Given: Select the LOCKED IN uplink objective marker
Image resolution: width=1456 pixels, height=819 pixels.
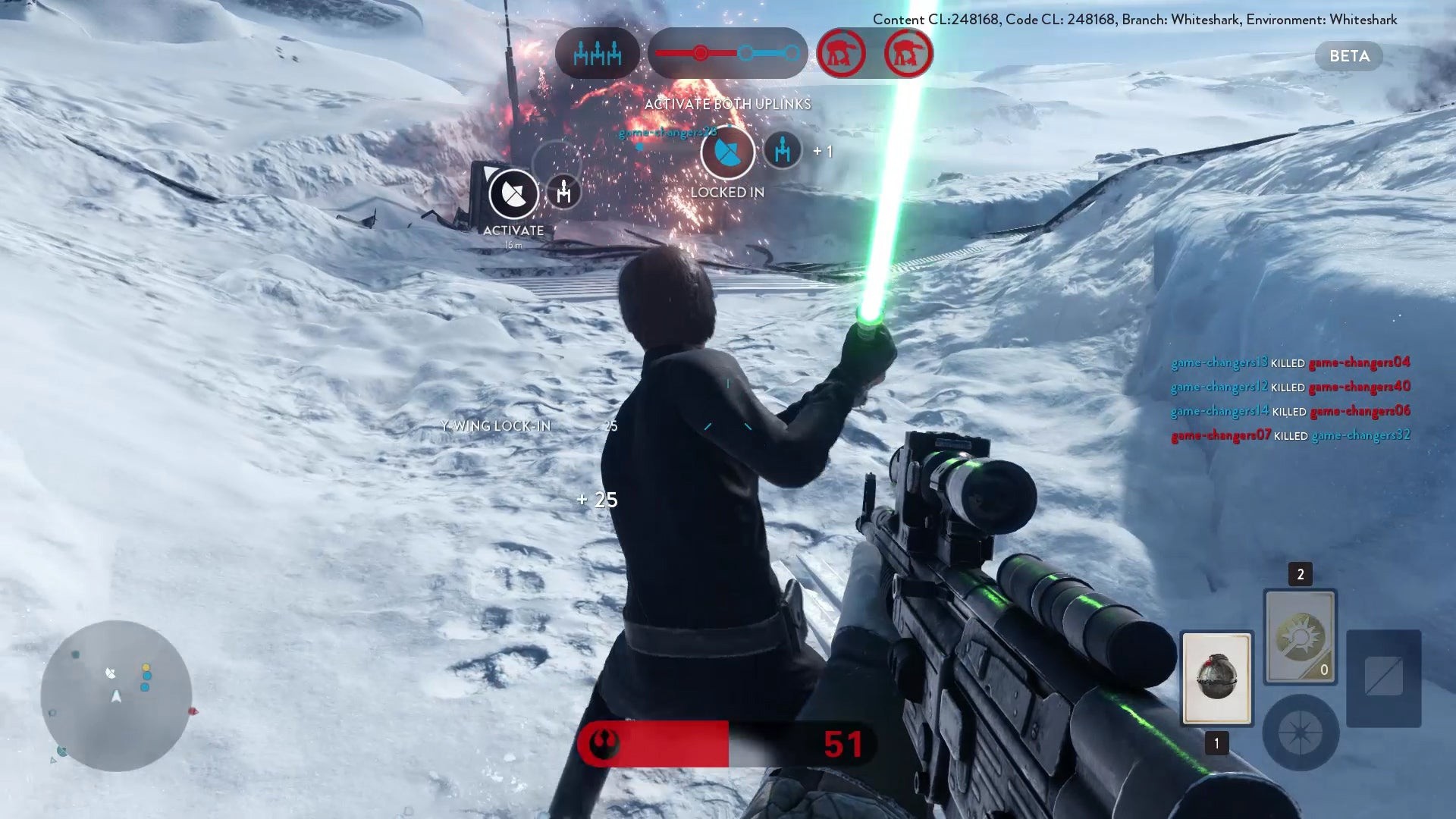Looking at the screenshot, I should tap(727, 152).
